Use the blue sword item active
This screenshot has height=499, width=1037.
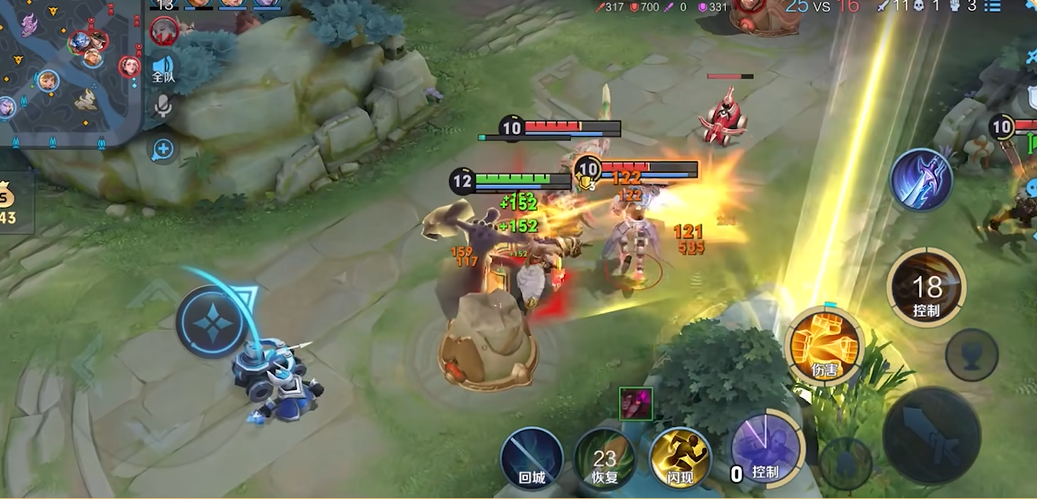pos(921,180)
